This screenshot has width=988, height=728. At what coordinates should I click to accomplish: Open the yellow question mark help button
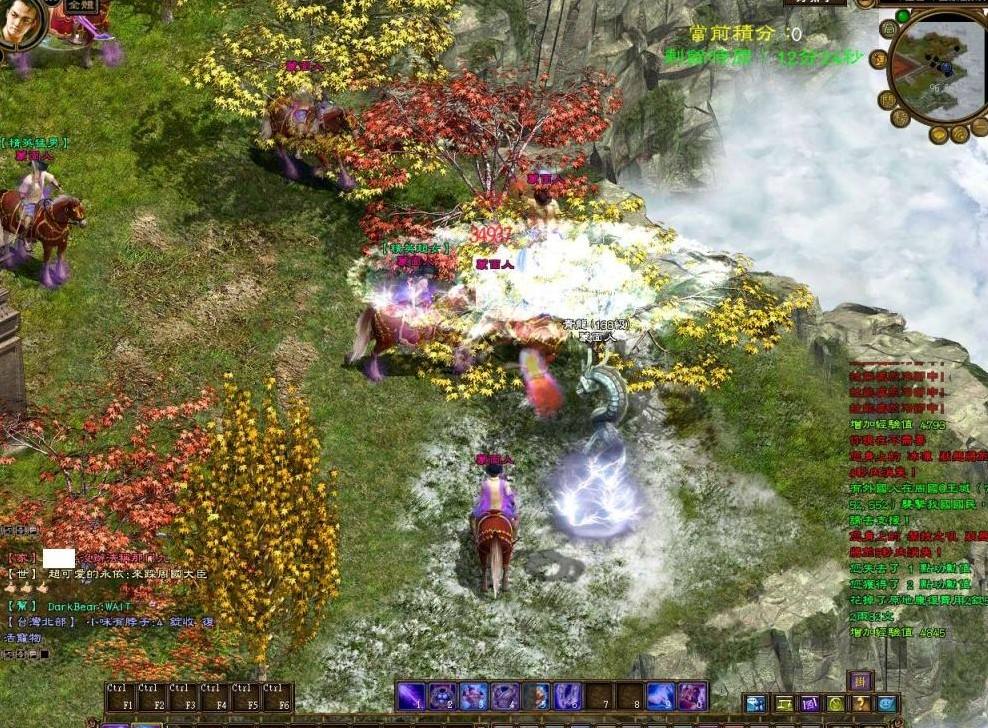coord(861,704)
